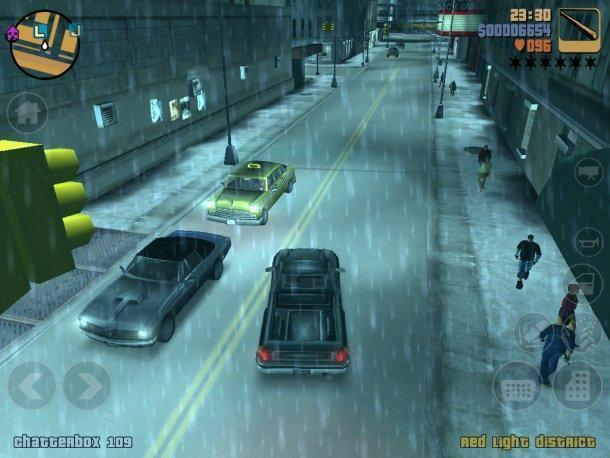Steer right with the right arrow

[x=87, y=385]
